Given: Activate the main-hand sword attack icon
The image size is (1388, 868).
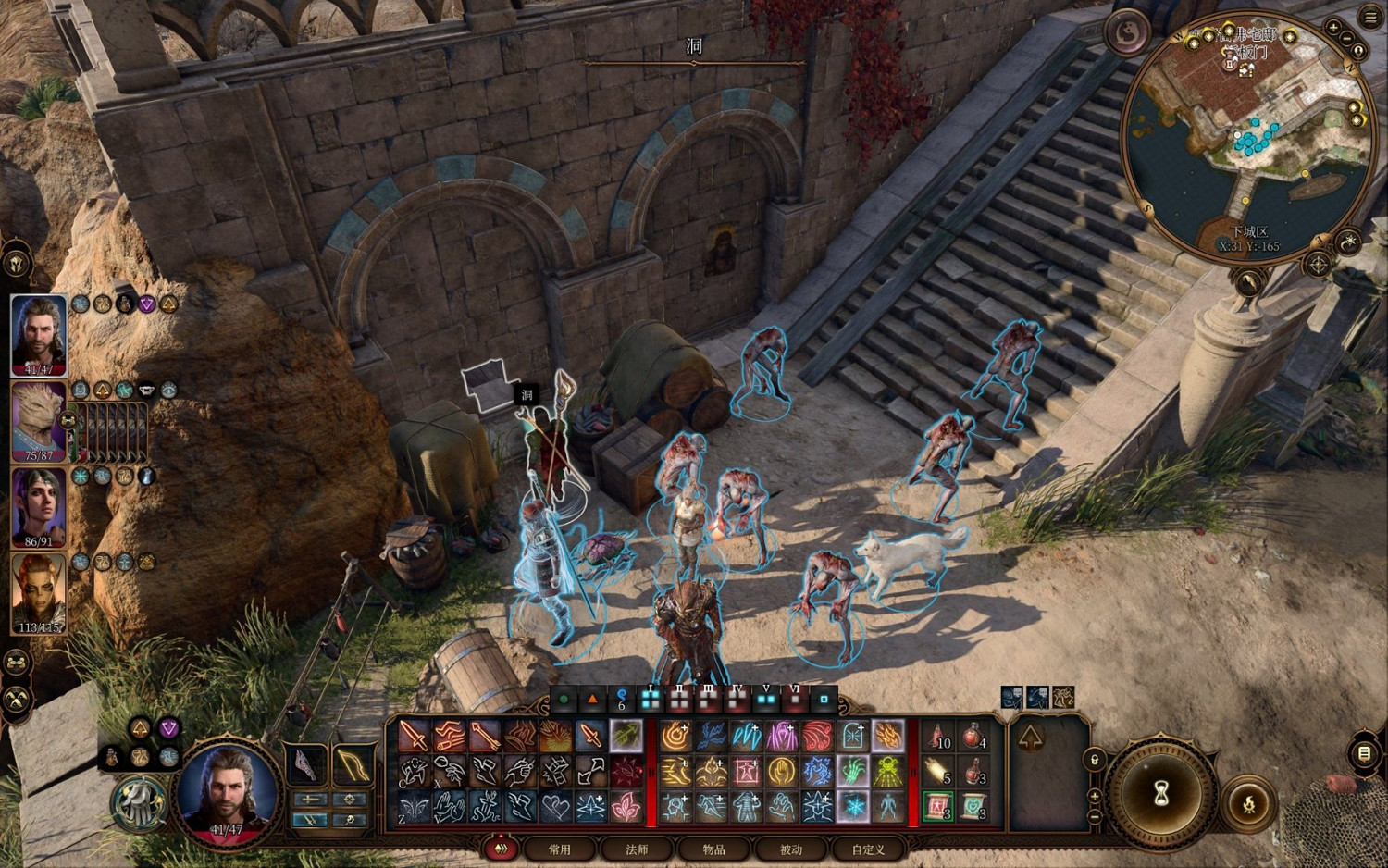Looking at the screenshot, I should click(414, 737).
